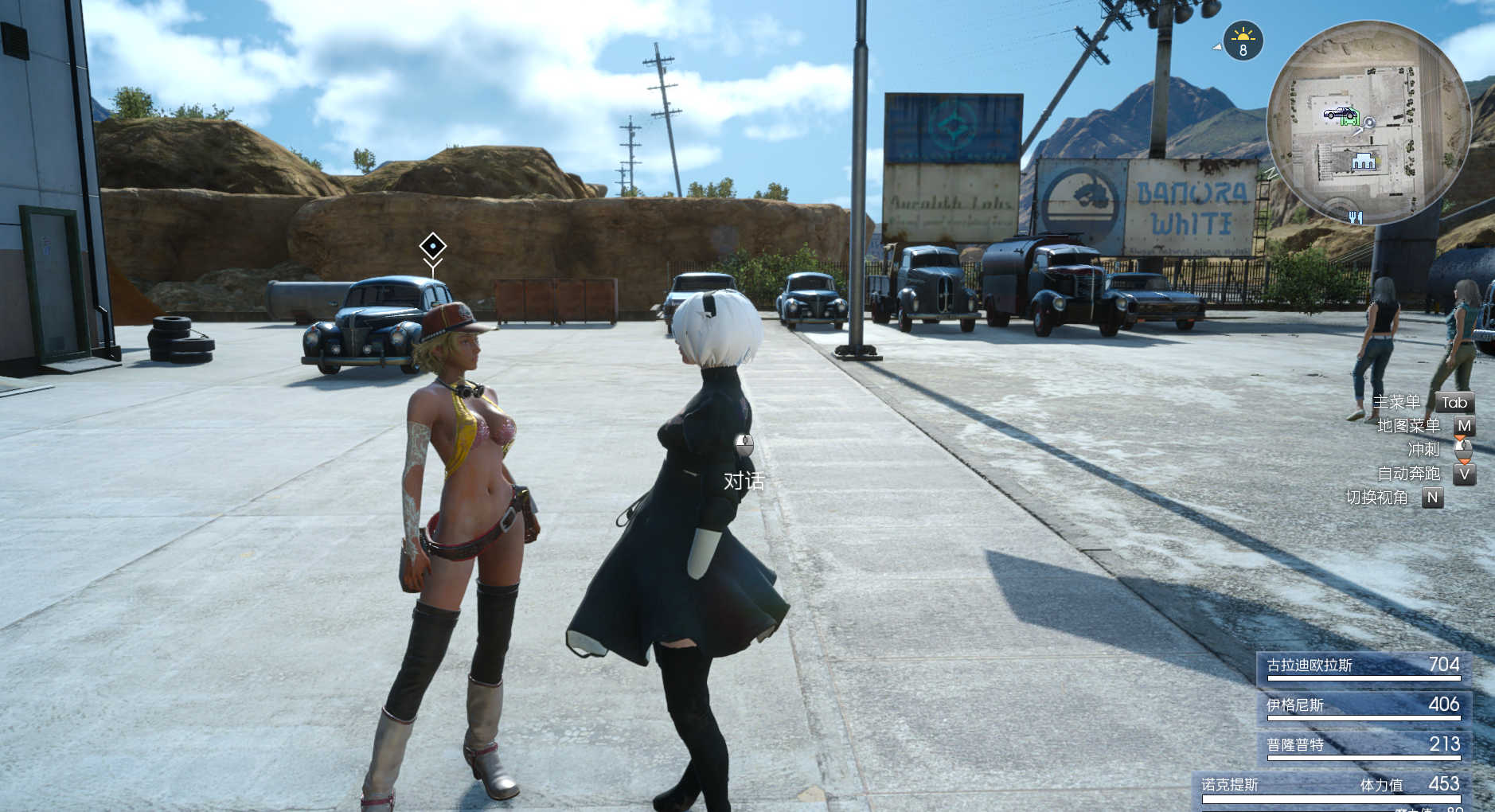Click the sun time-of-day indicator
This screenshot has width=1495, height=812.
(1243, 41)
